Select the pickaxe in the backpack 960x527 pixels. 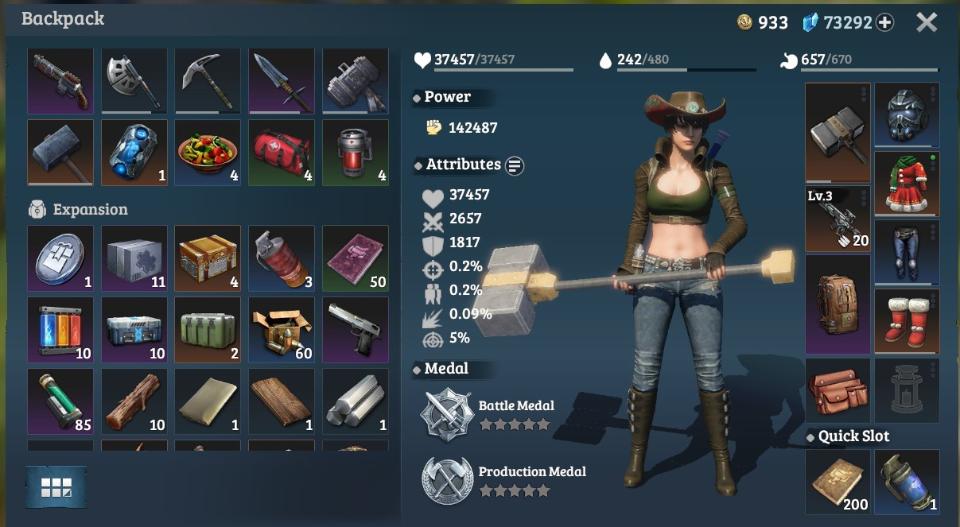point(207,81)
